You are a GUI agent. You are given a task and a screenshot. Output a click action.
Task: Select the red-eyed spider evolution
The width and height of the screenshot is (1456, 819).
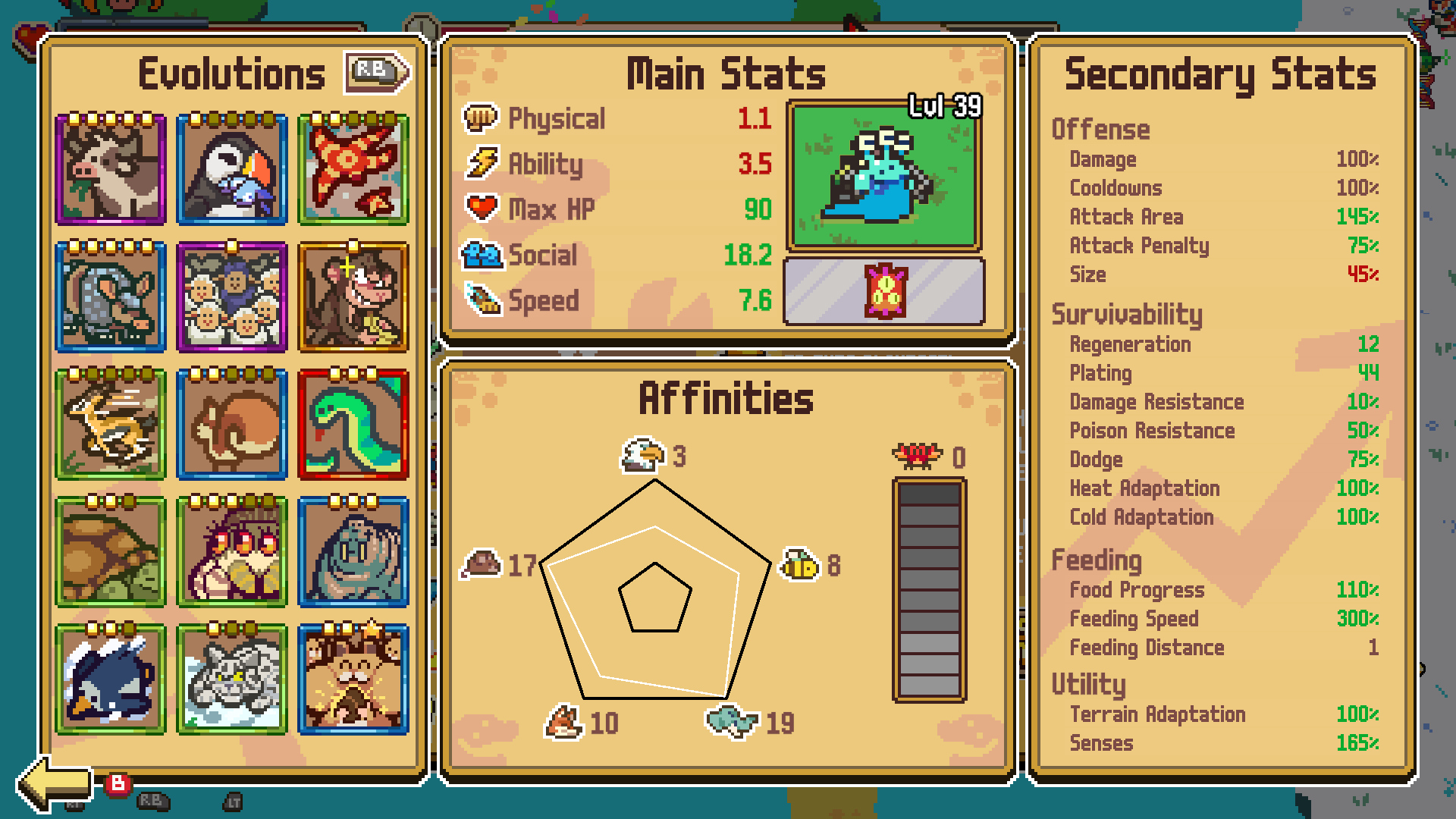tap(232, 553)
